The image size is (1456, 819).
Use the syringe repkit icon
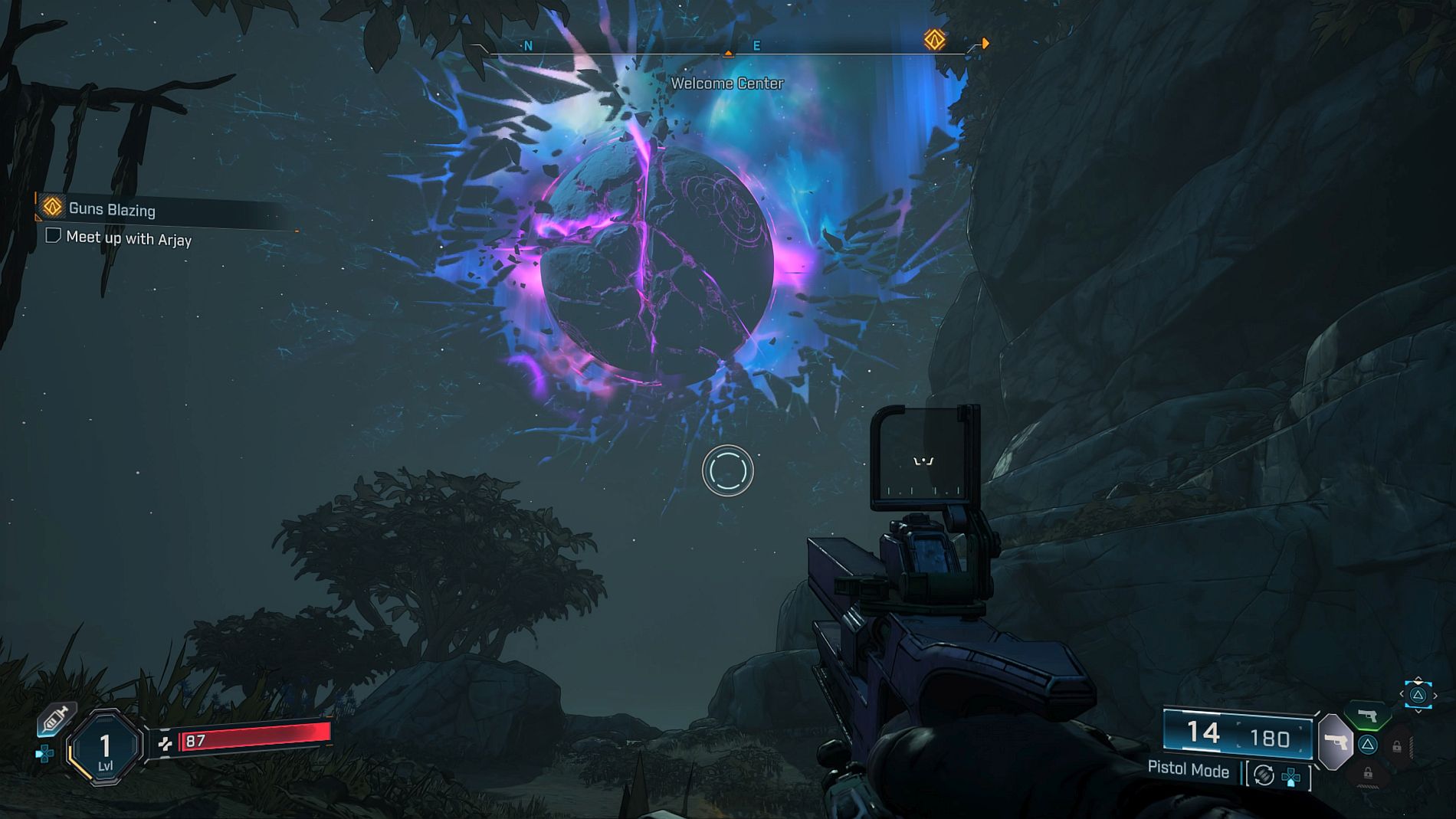[x=55, y=719]
